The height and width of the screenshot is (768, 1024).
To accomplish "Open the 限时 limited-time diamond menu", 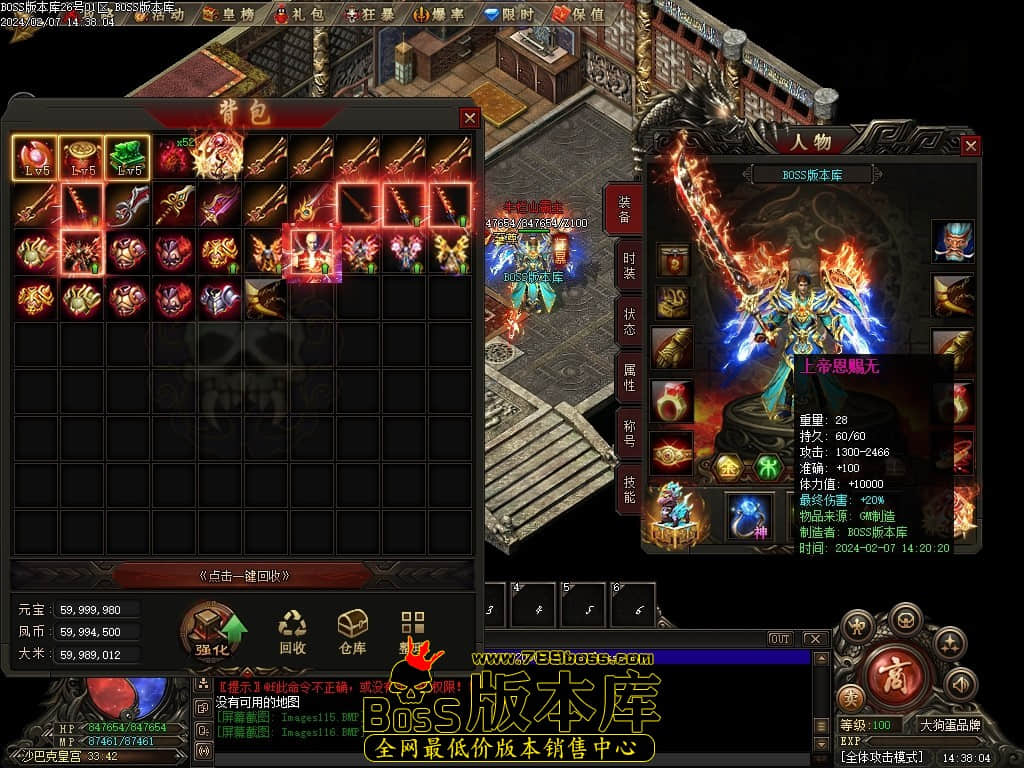I will [x=509, y=14].
